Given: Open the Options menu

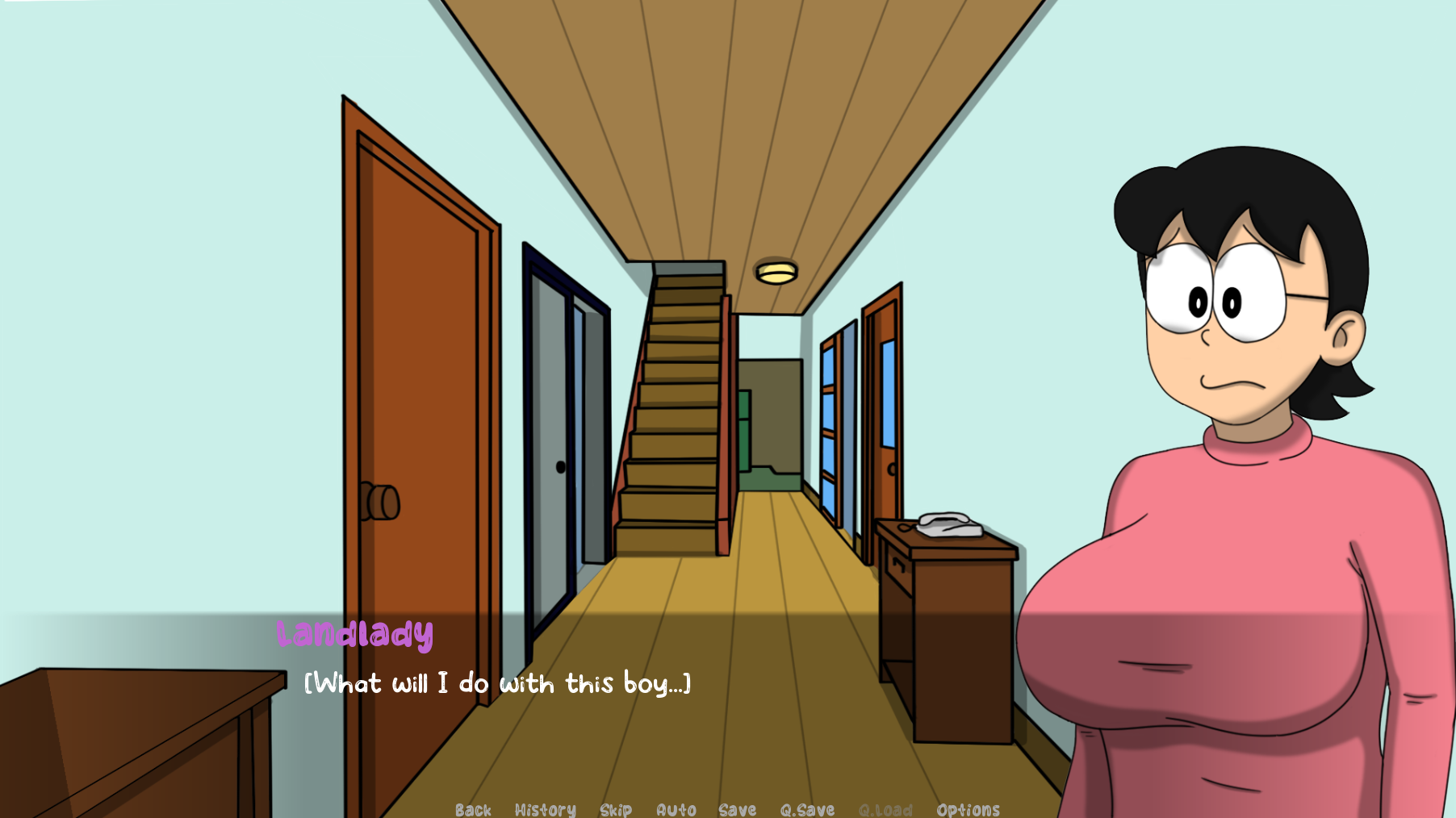Looking at the screenshot, I should point(968,809).
